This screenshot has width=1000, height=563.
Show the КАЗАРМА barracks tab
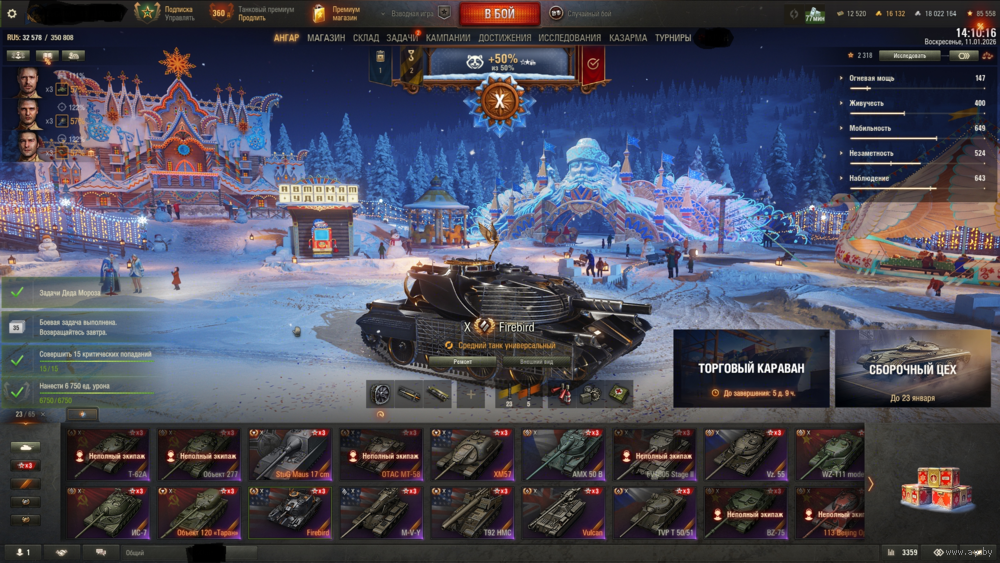coord(628,38)
